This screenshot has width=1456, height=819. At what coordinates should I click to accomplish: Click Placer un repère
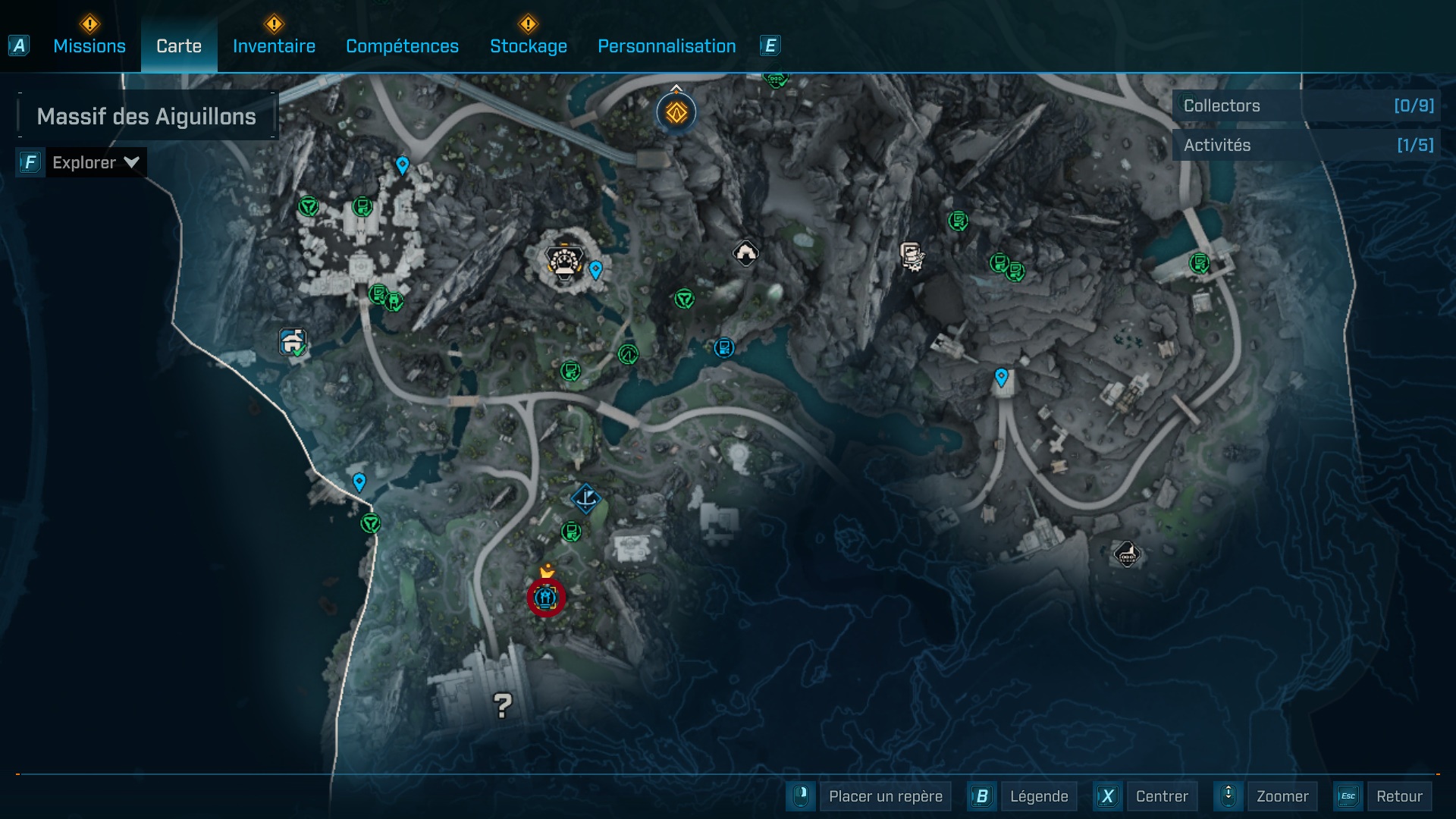(884, 796)
